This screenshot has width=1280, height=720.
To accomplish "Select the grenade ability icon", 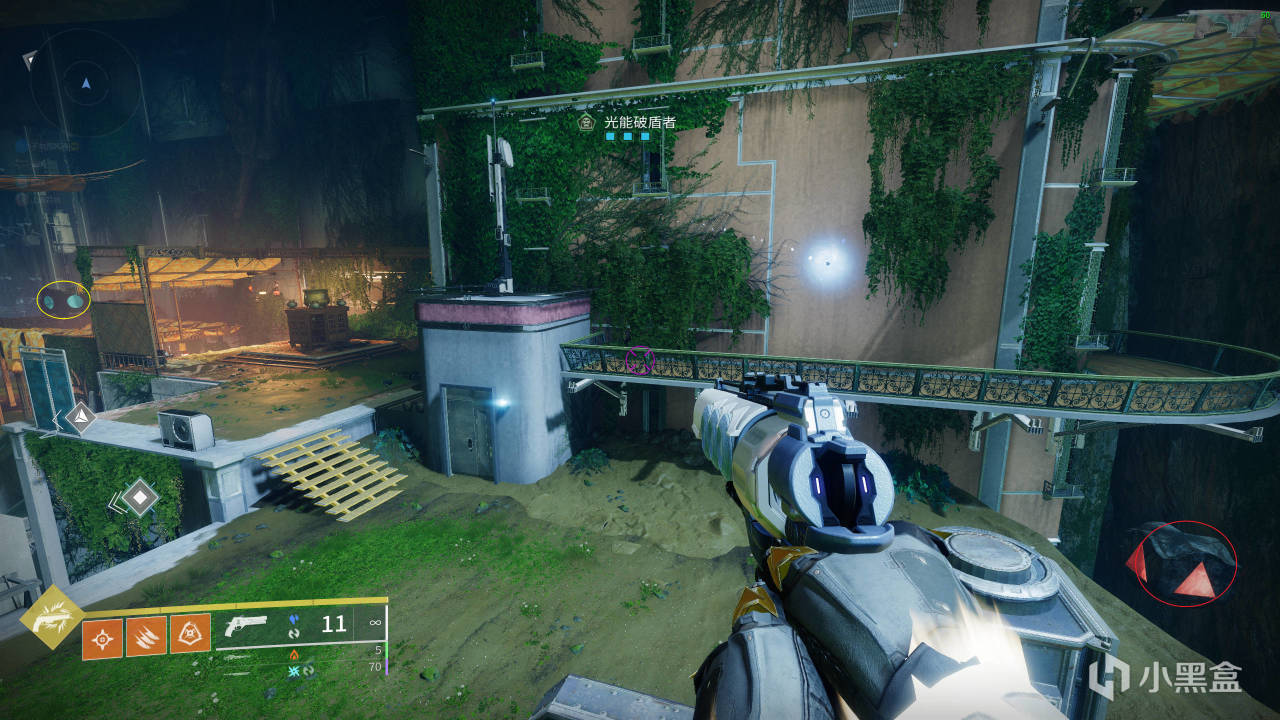I will [x=103, y=636].
